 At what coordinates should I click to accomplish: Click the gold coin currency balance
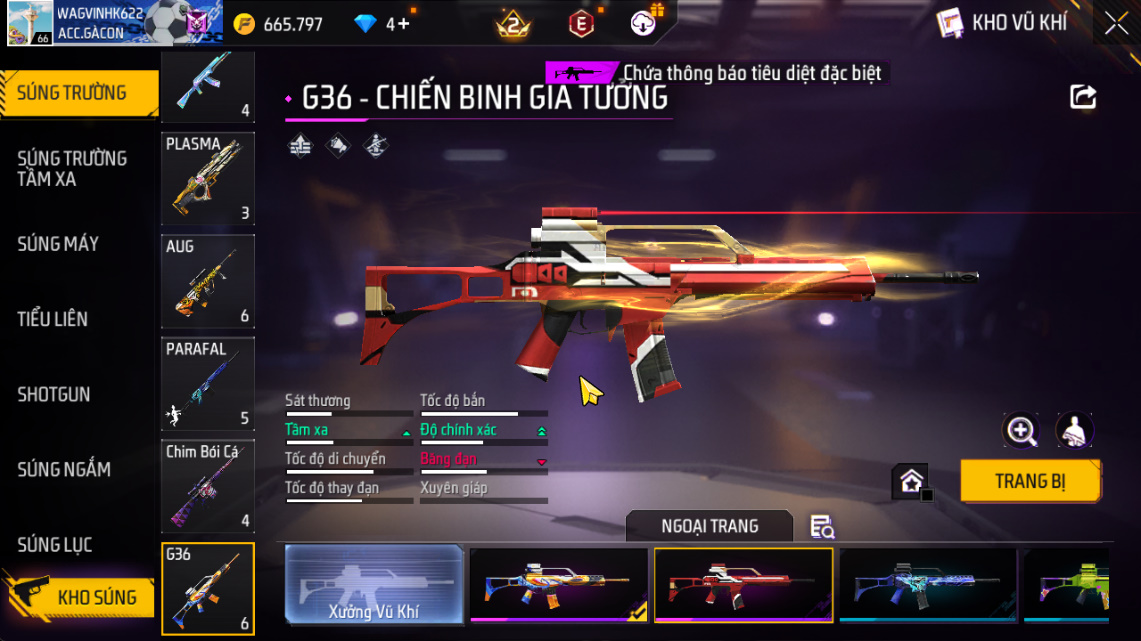278,24
